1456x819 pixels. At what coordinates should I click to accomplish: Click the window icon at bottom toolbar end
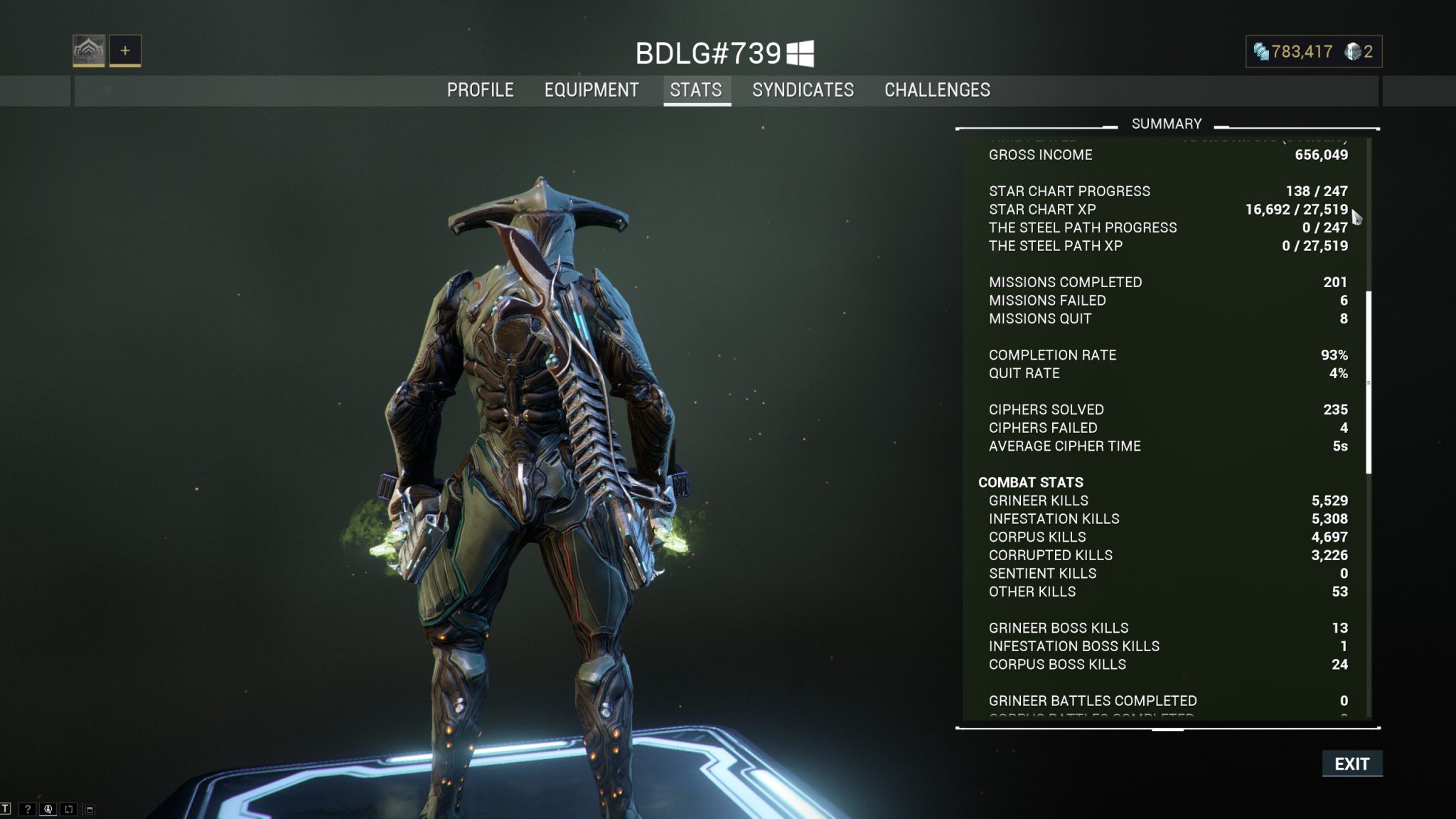[90, 810]
